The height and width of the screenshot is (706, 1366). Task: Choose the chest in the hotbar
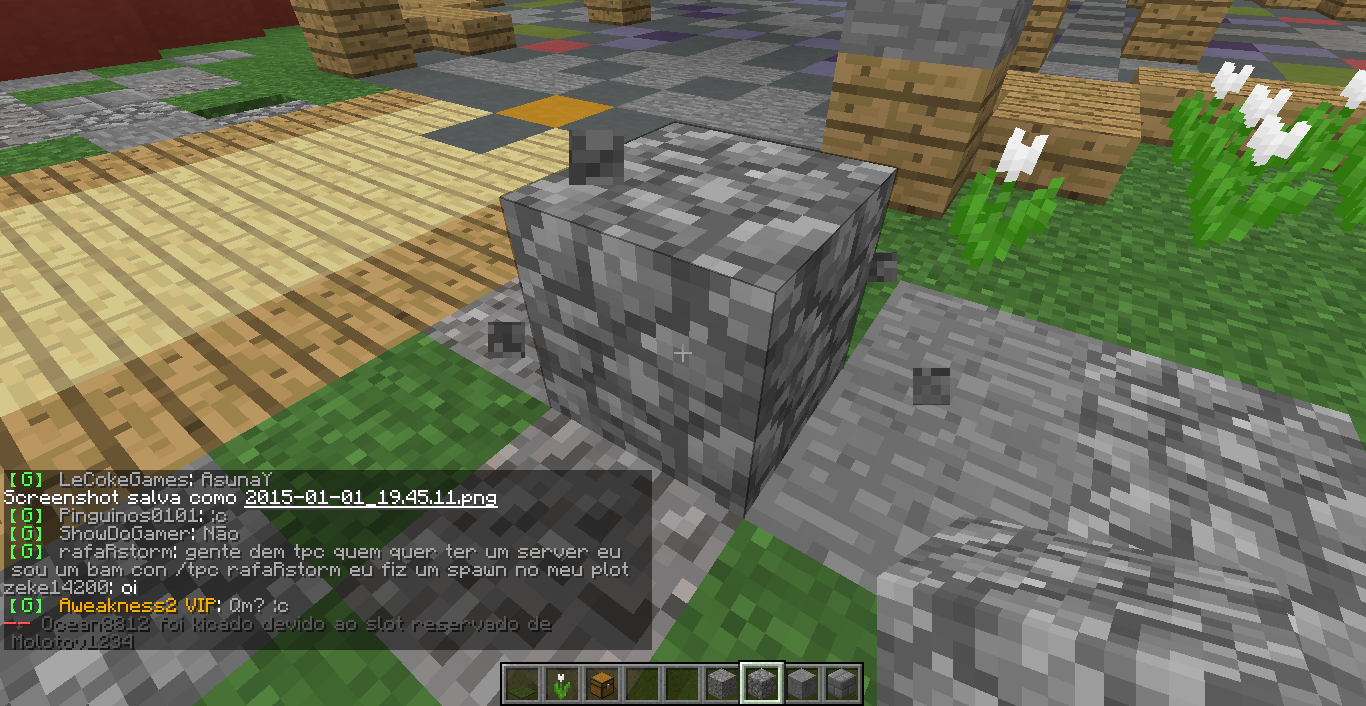click(x=600, y=684)
